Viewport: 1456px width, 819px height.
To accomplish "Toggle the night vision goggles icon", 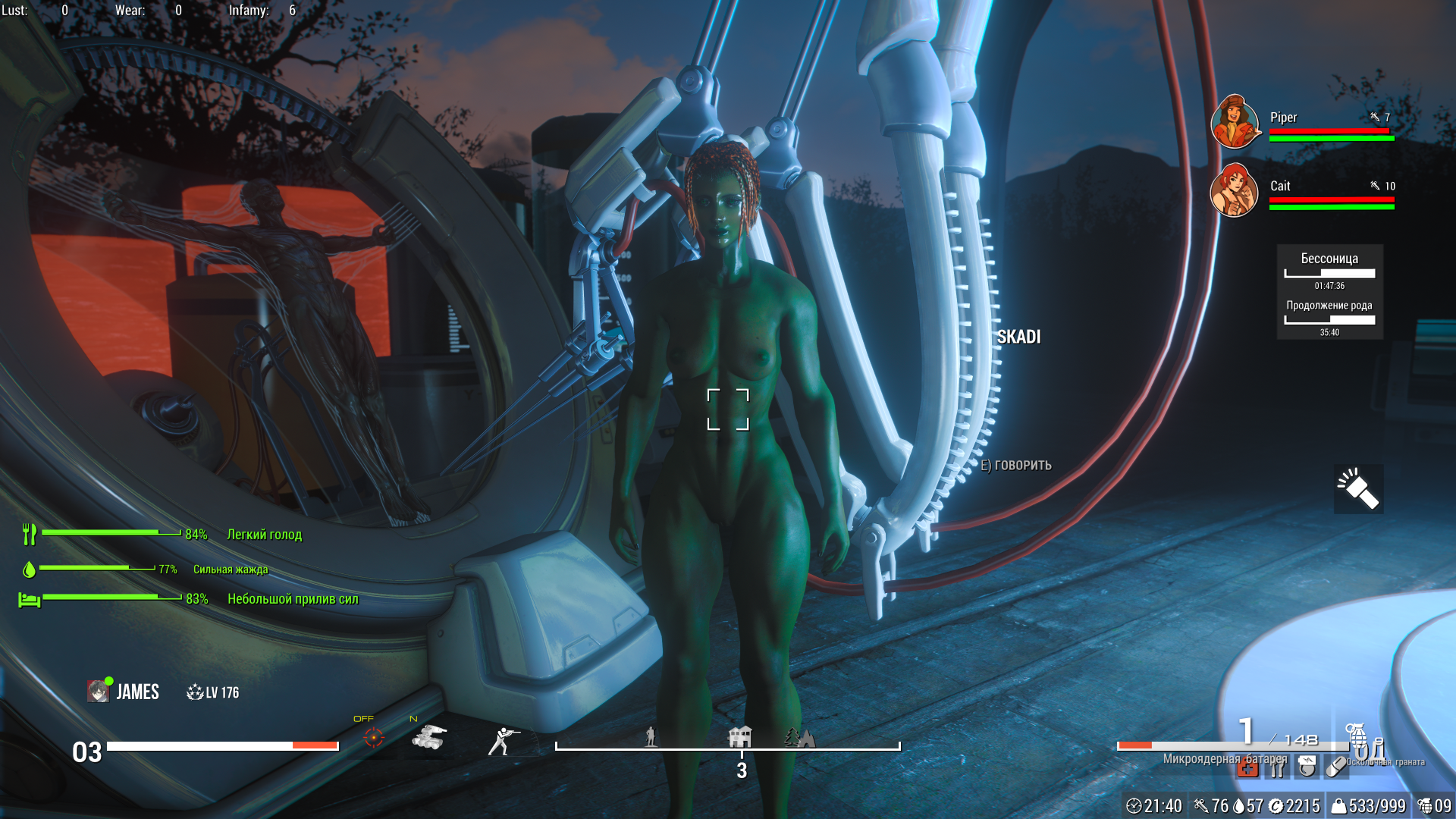I will point(429,737).
